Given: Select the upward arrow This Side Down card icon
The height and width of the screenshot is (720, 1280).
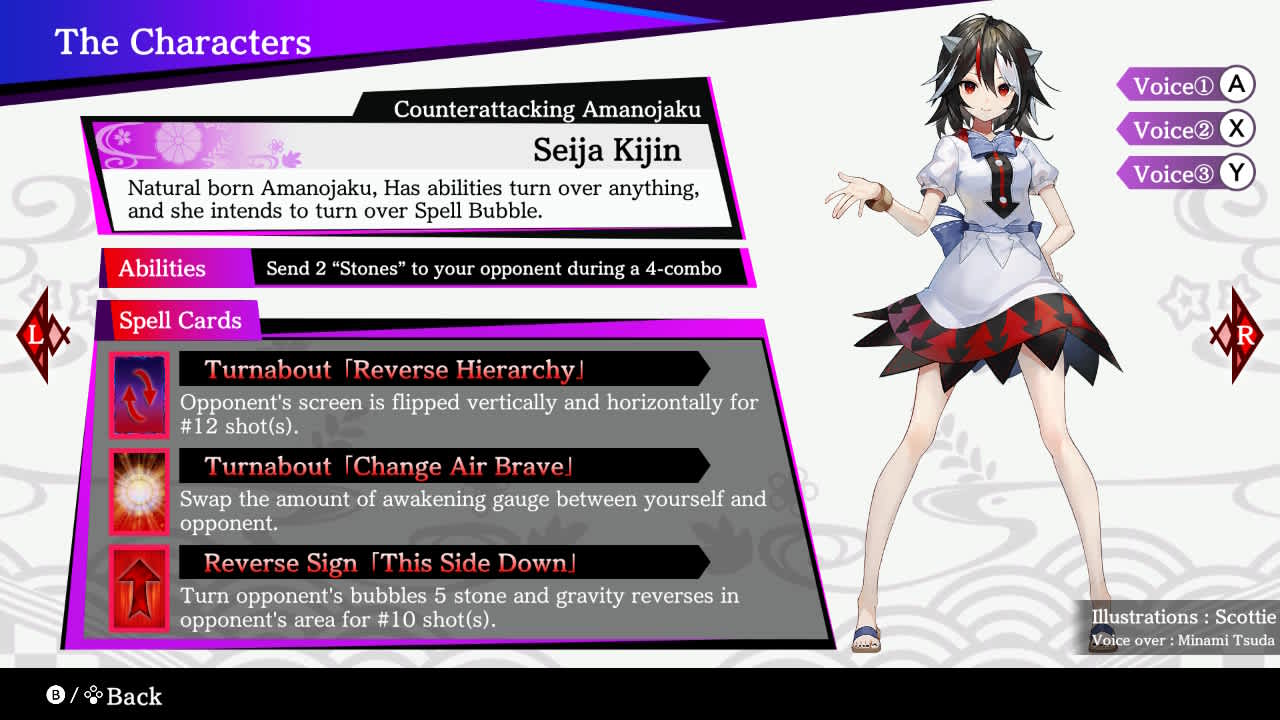Looking at the screenshot, I should (139, 588).
